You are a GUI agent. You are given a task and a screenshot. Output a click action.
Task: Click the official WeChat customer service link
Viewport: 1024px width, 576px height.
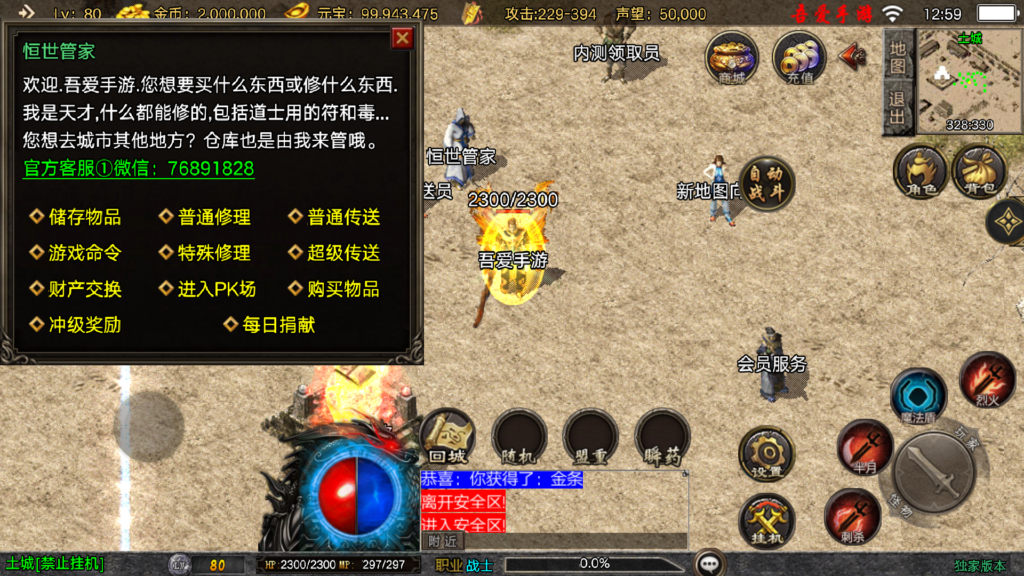click(139, 169)
